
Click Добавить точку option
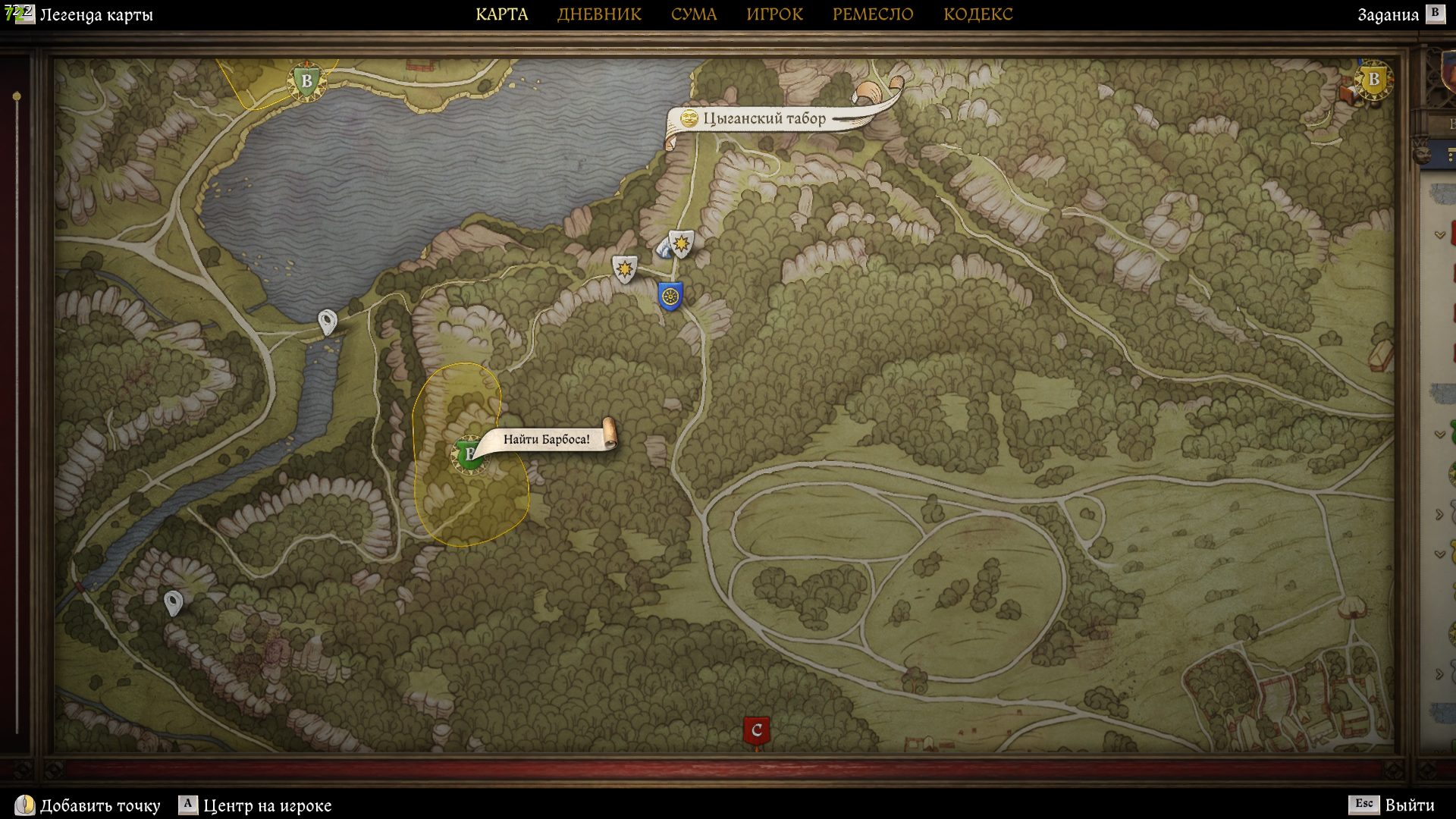(x=99, y=805)
